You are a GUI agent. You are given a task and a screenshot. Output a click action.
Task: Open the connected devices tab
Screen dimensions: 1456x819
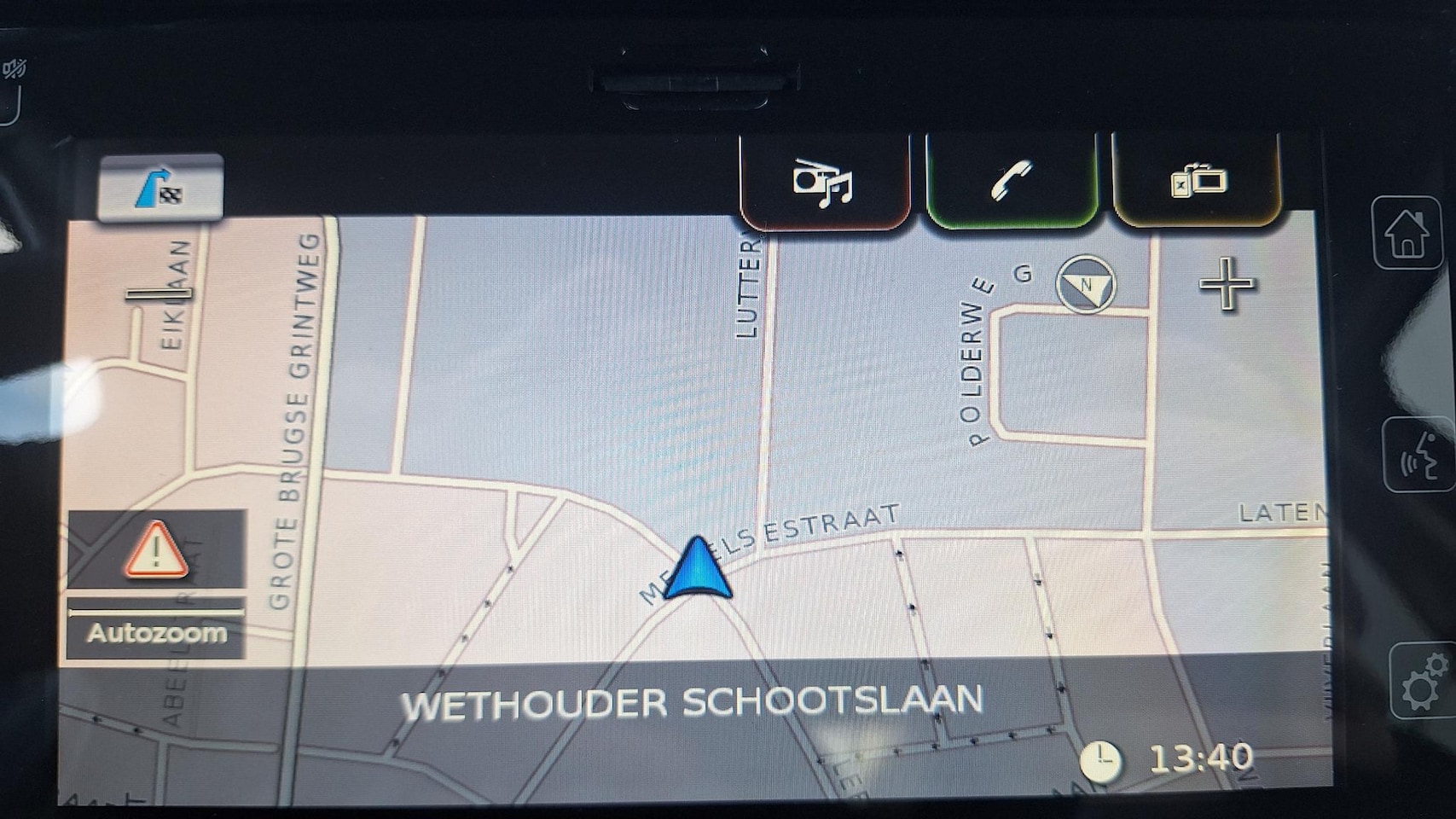pos(1197,181)
